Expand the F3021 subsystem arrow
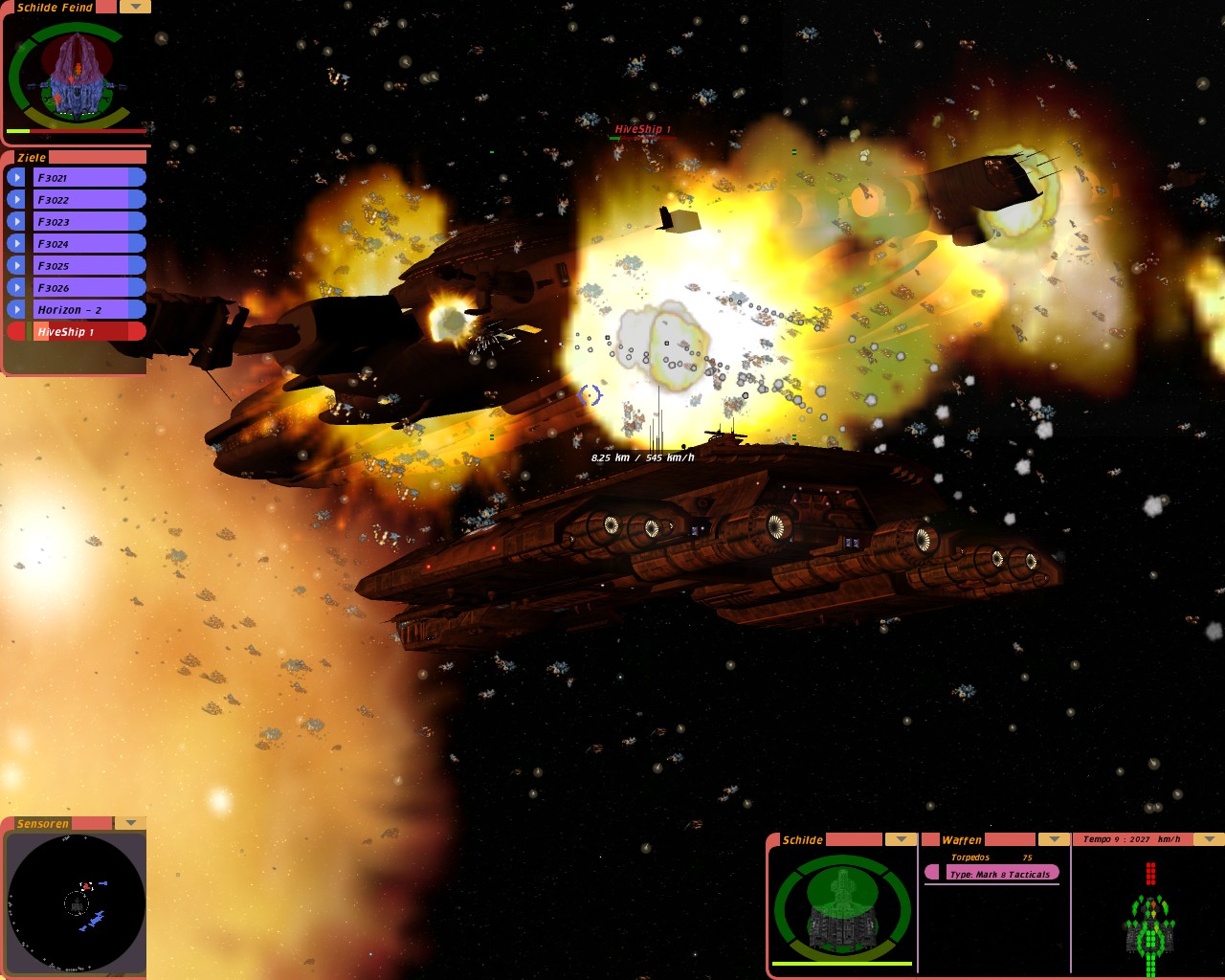Viewport: 1225px width, 980px height. click(x=16, y=177)
